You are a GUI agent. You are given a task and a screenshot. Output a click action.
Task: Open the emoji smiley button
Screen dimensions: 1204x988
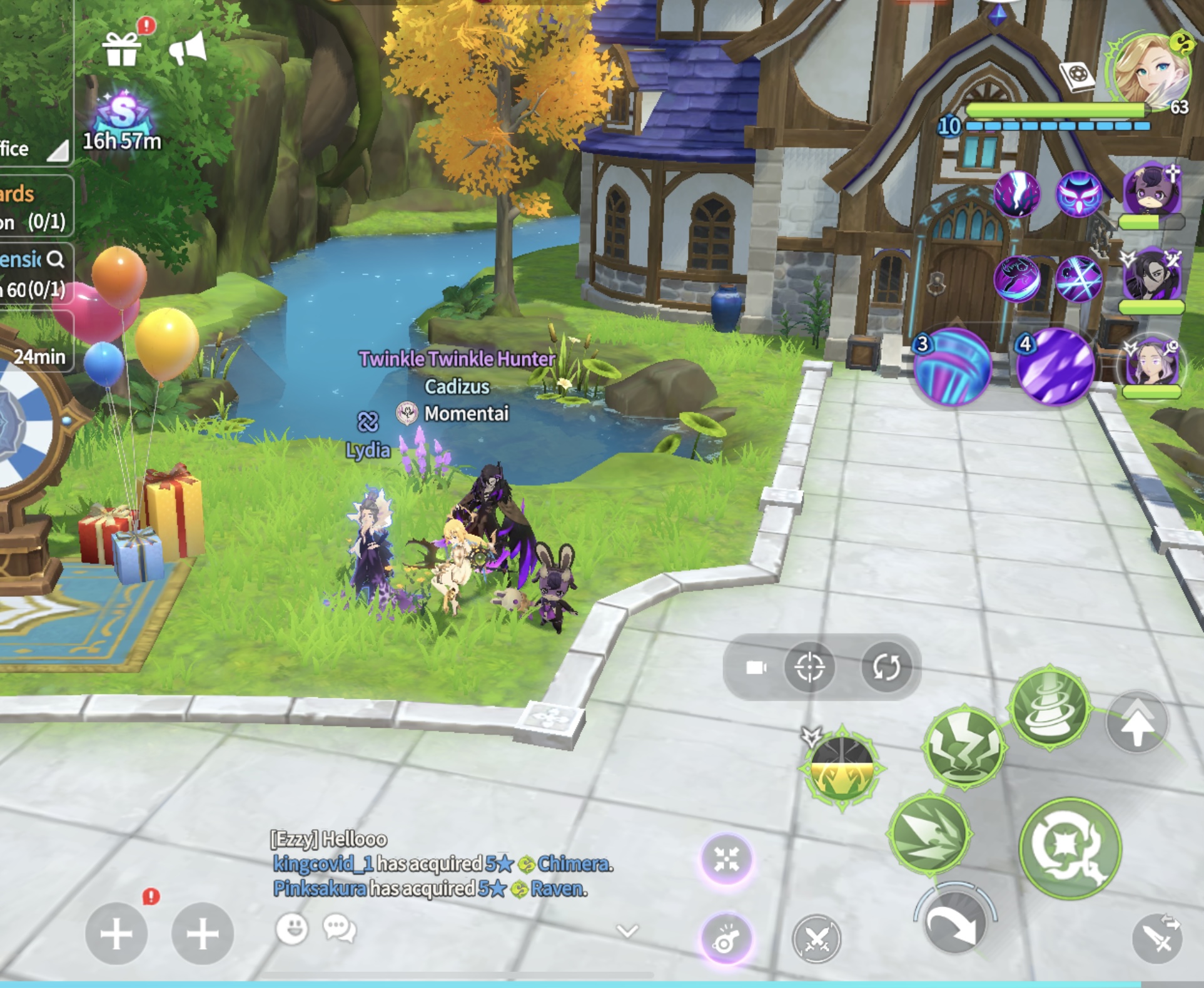(292, 929)
